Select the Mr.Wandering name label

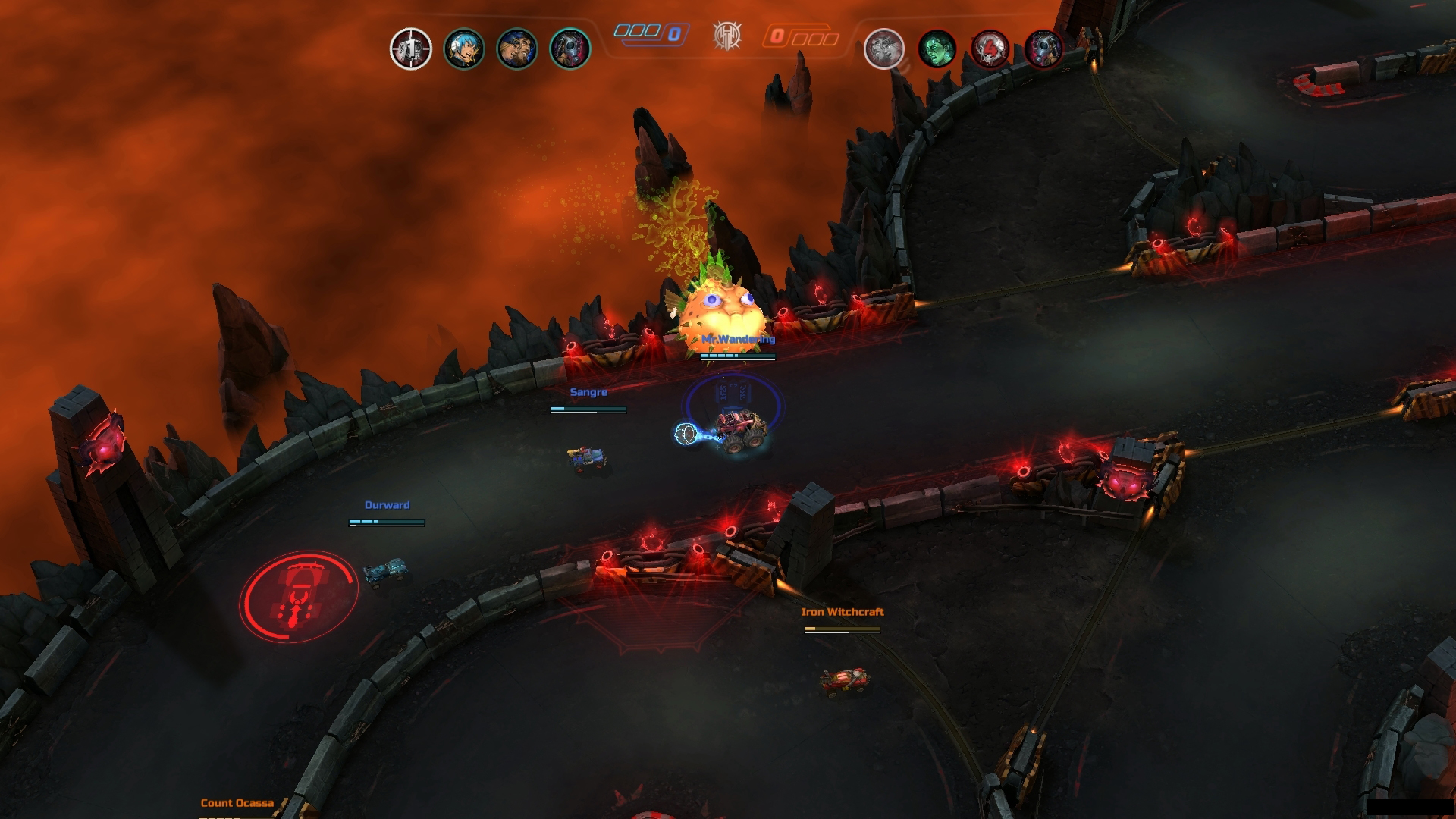pyautogui.click(x=737, y=339)
